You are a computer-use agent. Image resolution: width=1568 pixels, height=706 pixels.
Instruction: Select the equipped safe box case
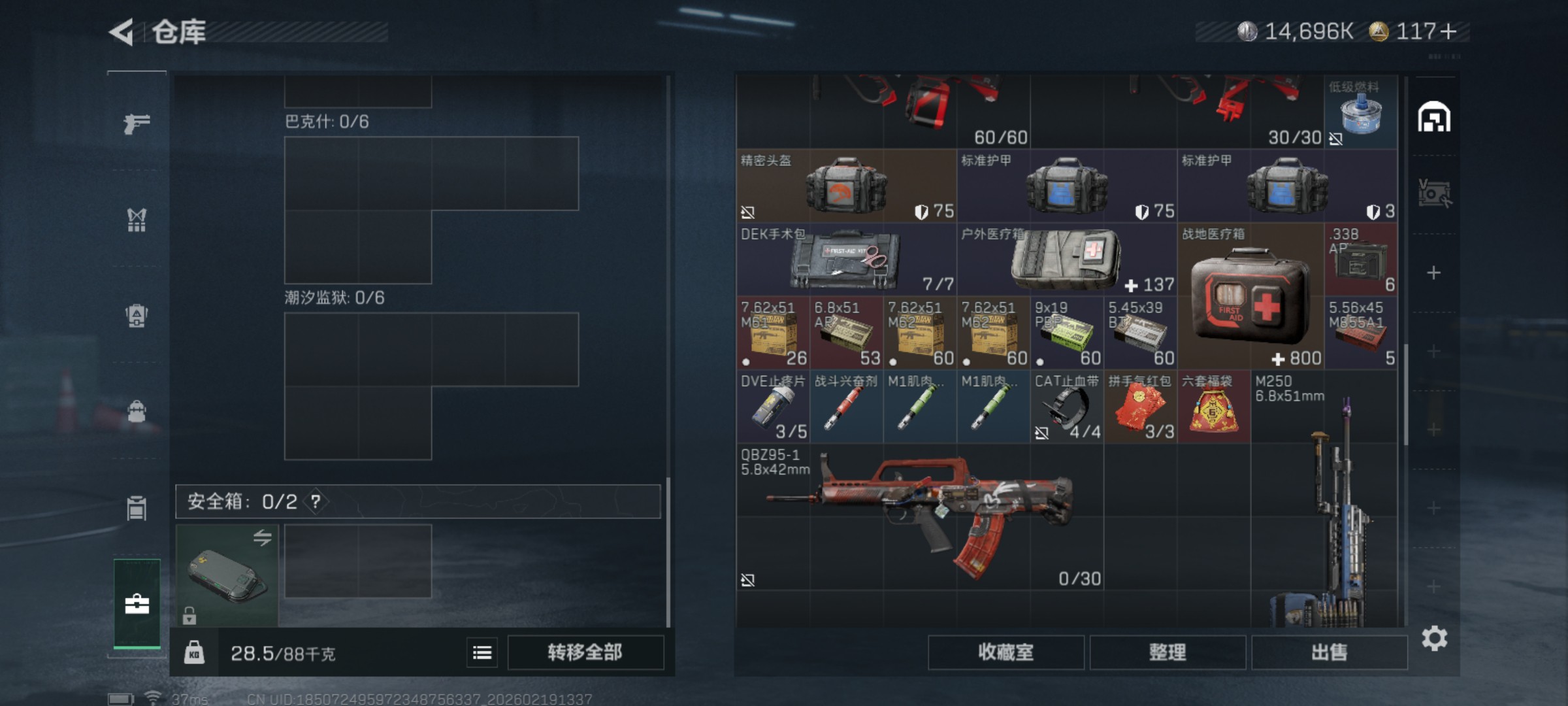[227, 575]
